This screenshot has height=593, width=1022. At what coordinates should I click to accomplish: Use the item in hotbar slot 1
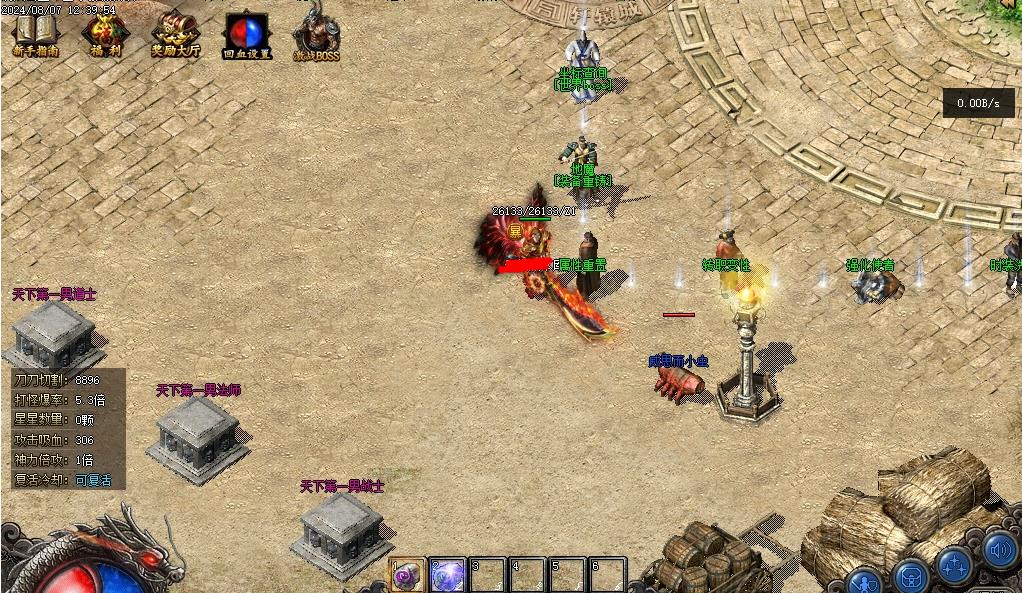pyautogui.click(x=407, y=576)
